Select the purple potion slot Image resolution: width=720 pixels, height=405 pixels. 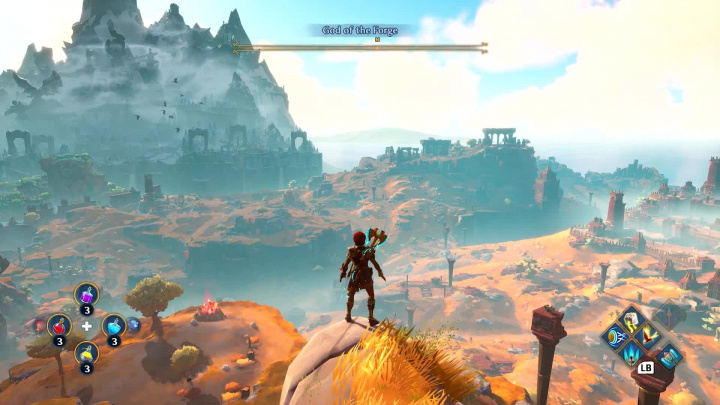[86, 296]
